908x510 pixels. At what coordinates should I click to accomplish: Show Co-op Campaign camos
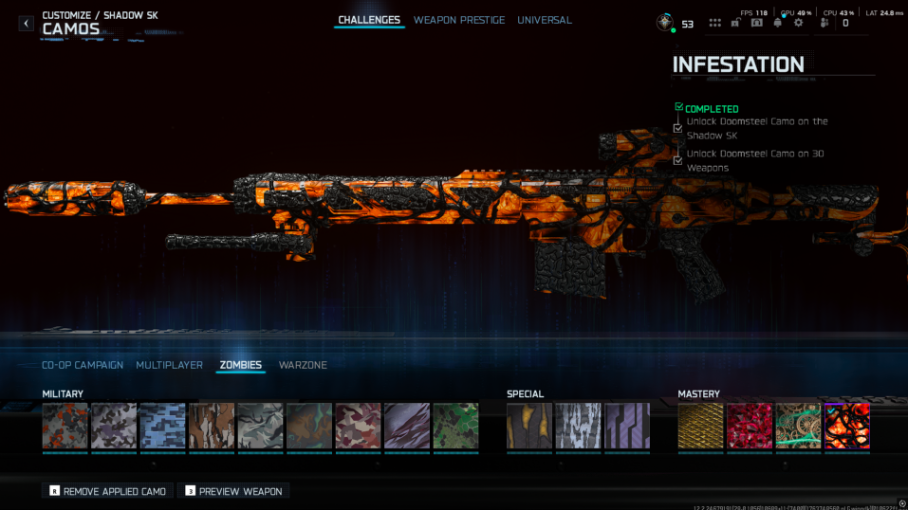pyautogui.click(x=83, y=365)
